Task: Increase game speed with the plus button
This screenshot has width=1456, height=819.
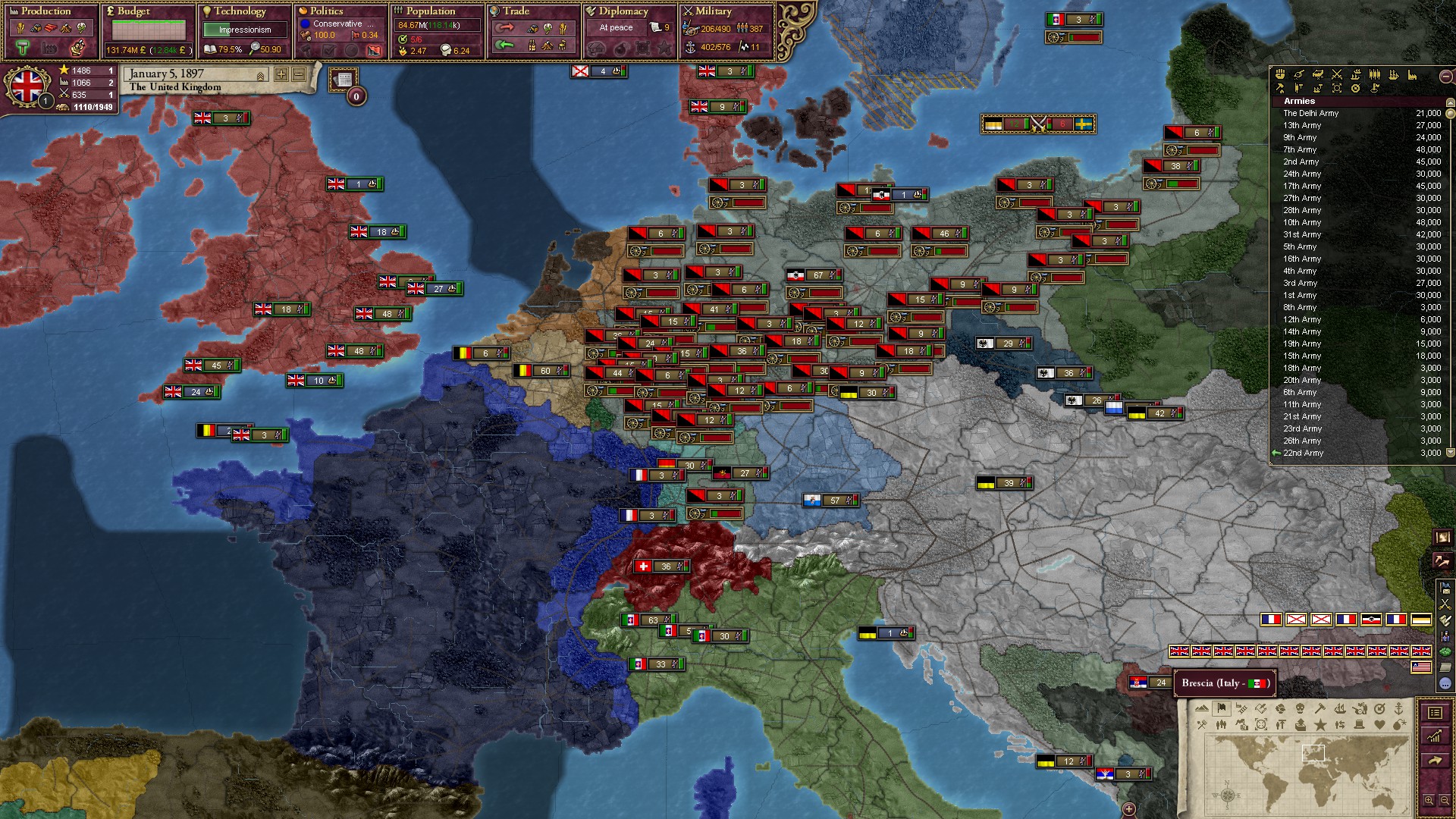Action: pos(281,76)
